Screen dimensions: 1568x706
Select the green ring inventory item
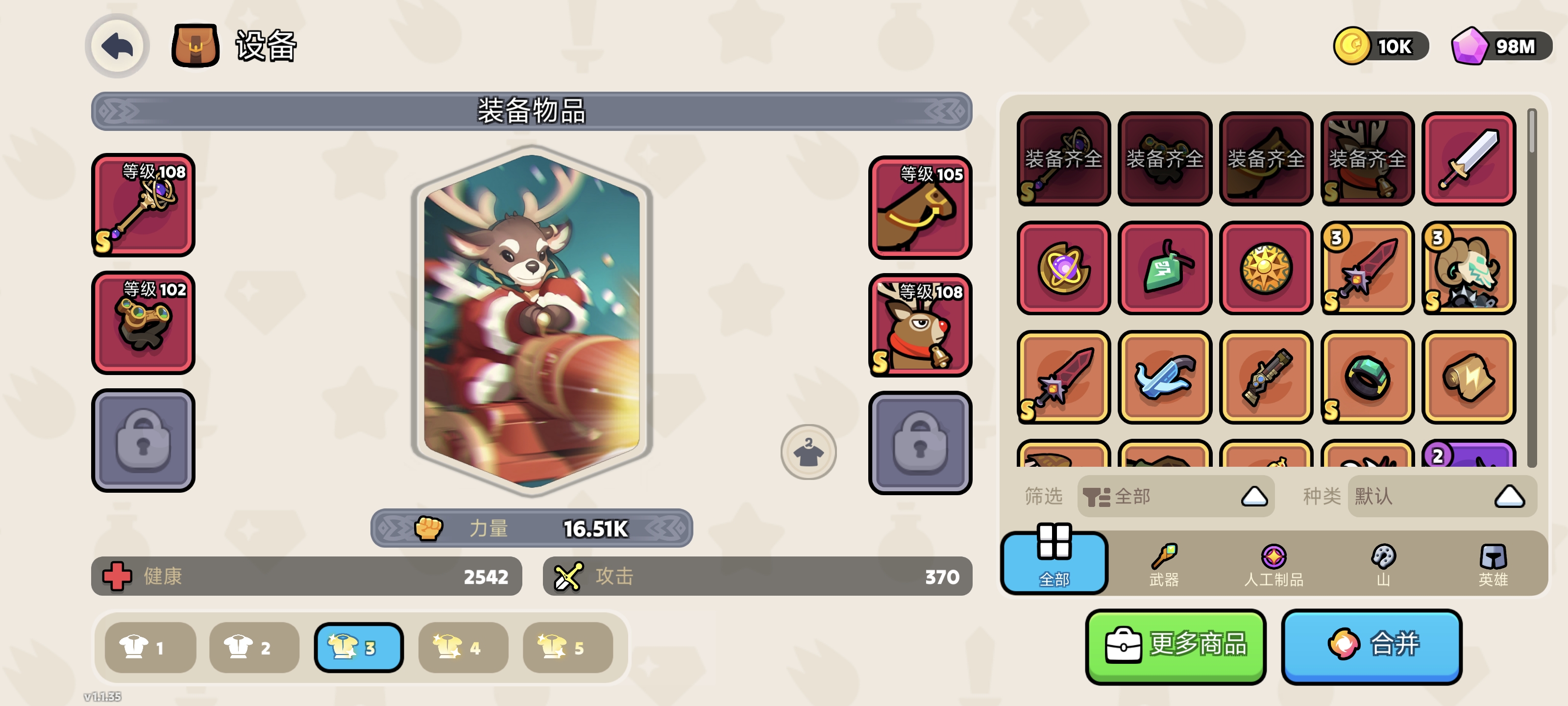pos(1367,377)
